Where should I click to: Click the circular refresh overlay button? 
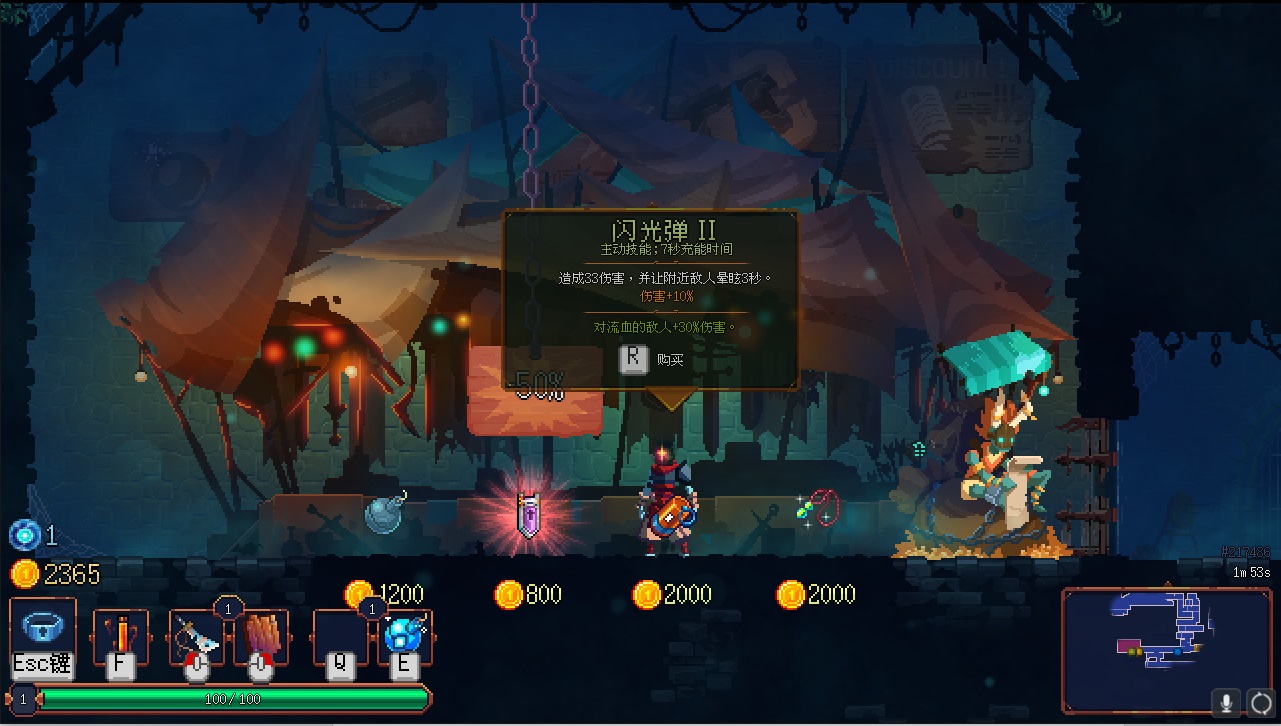click(x=1261, y=702)
